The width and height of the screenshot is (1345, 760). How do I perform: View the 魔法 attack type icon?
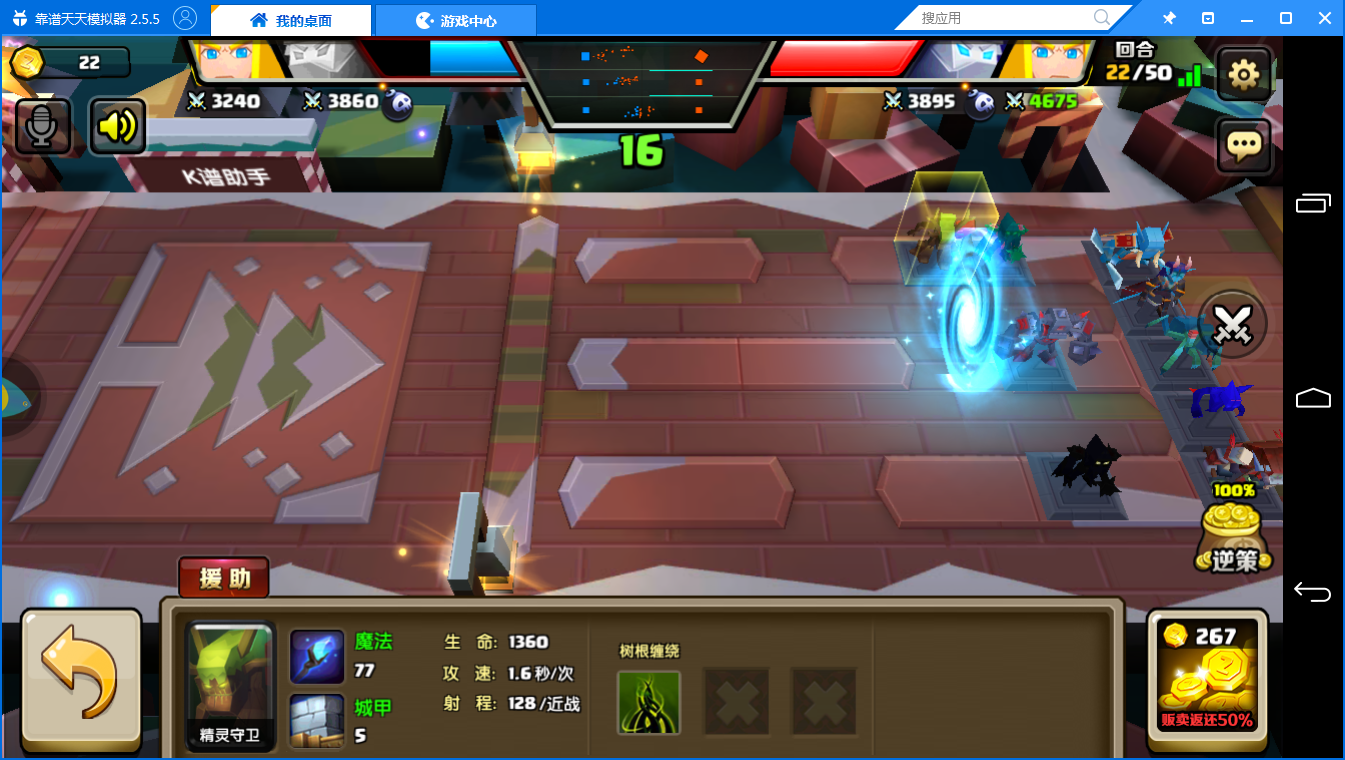click(x=317, y=656)
